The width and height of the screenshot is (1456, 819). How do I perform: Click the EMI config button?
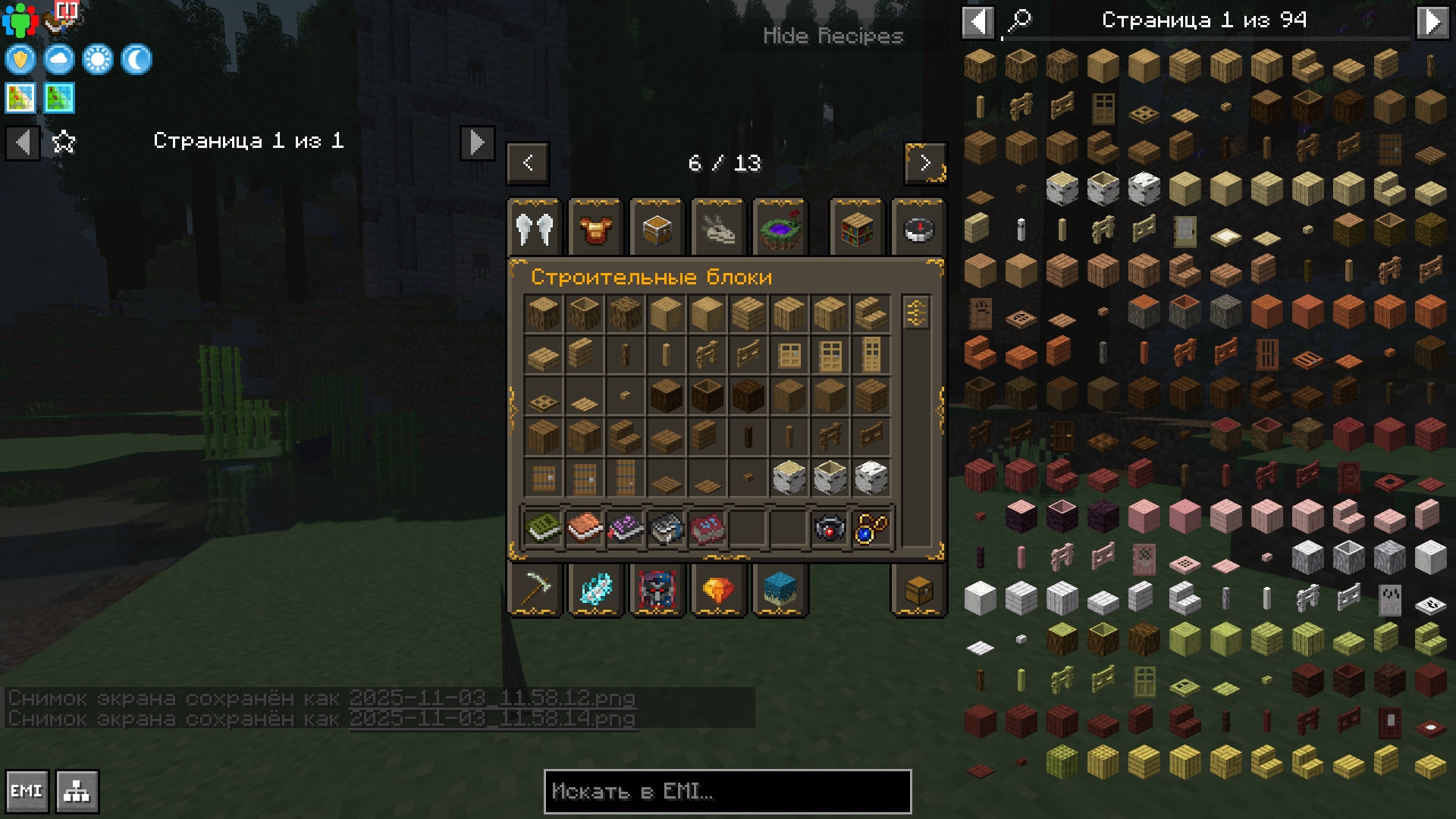pyautogui.click(x=27, y=792)
